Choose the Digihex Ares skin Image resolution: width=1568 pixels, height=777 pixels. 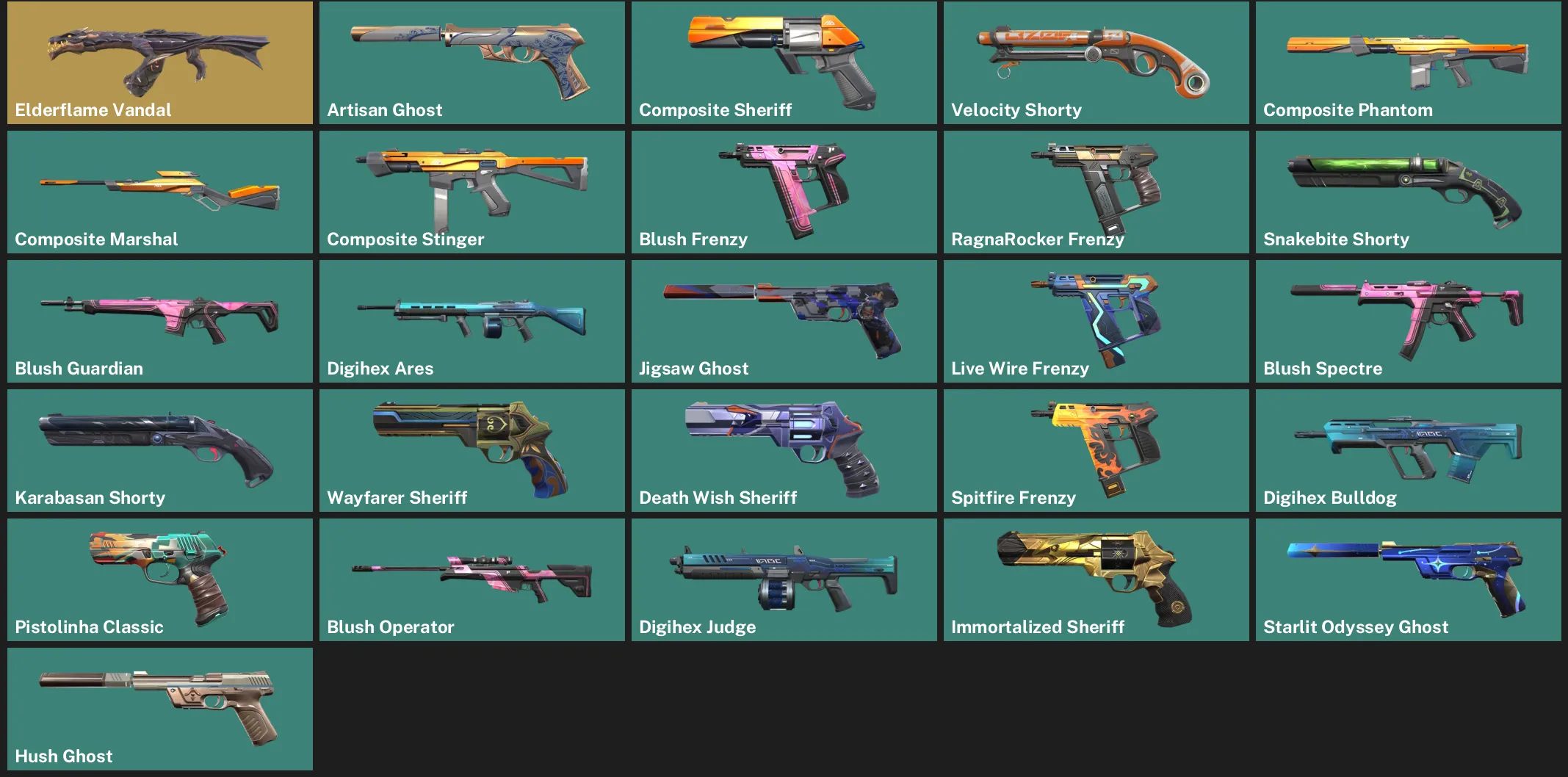[x=470, y=321]
